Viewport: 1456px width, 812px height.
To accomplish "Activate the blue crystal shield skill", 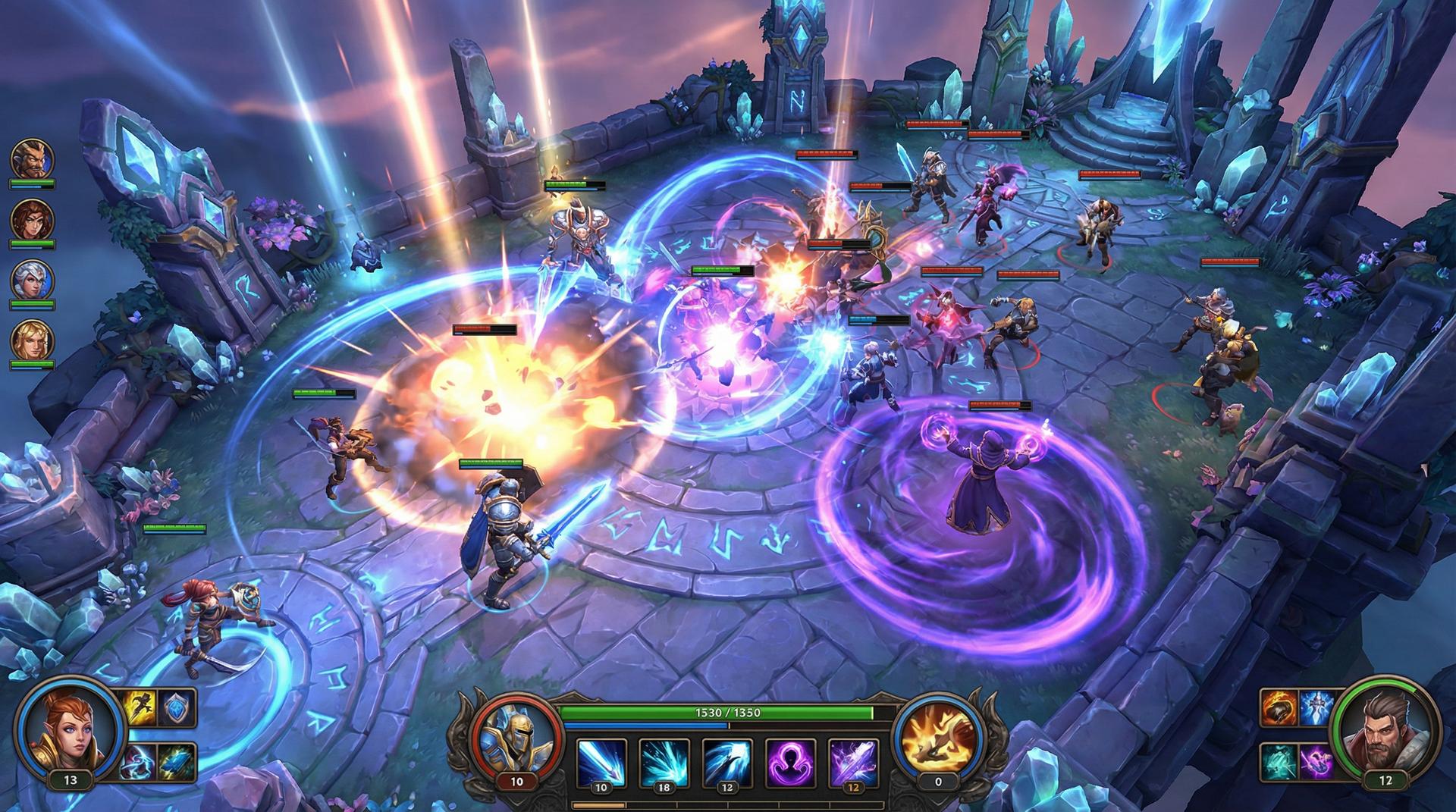I will (178, 707).
